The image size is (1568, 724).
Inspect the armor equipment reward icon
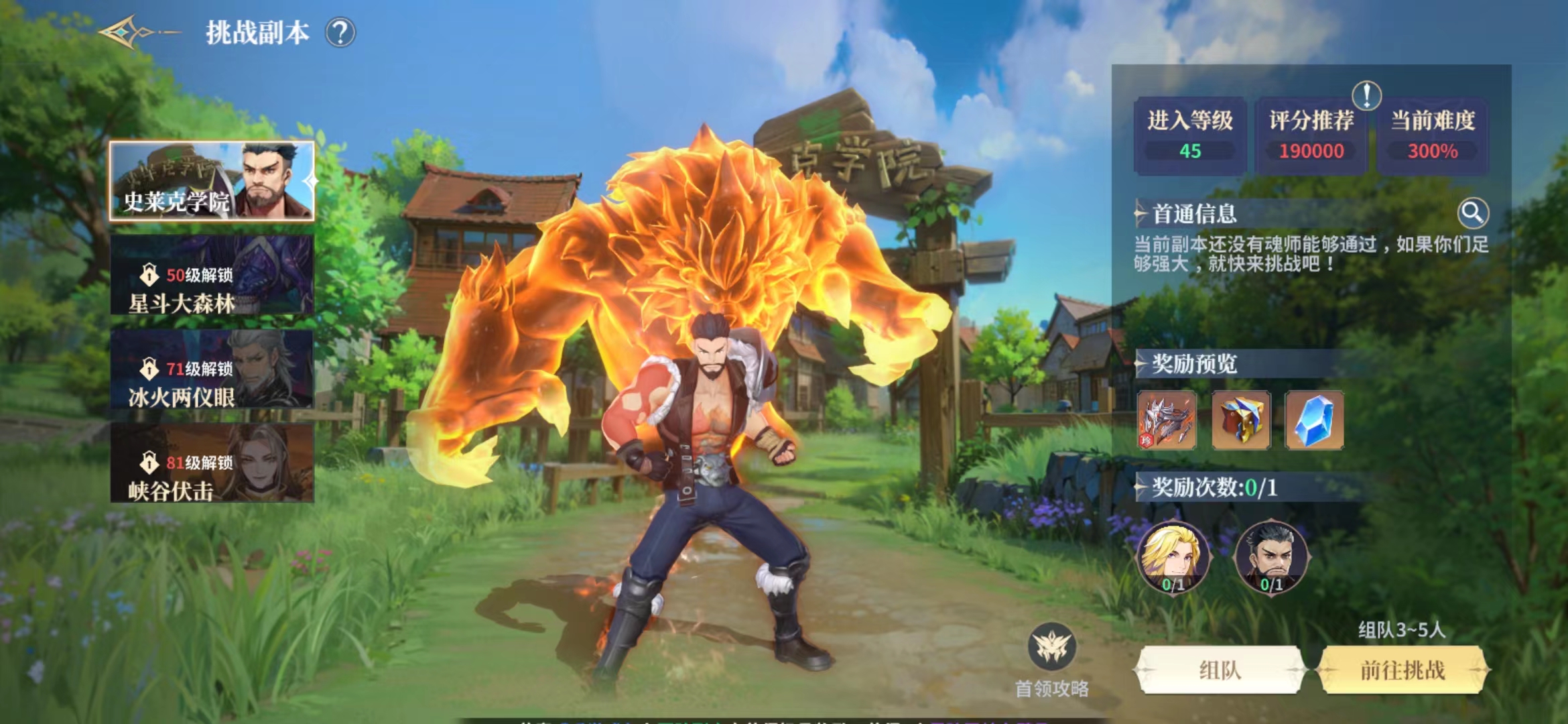point(1167,420)
